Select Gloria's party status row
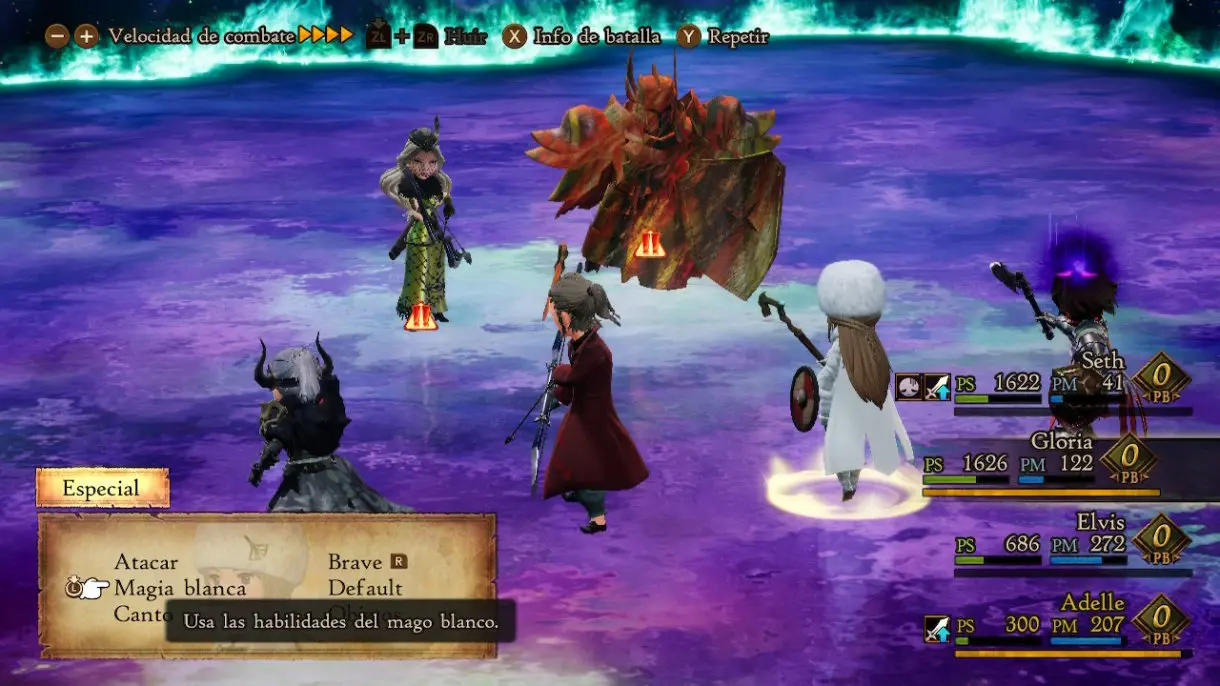1220x686 pixels. pos(1040,463)
